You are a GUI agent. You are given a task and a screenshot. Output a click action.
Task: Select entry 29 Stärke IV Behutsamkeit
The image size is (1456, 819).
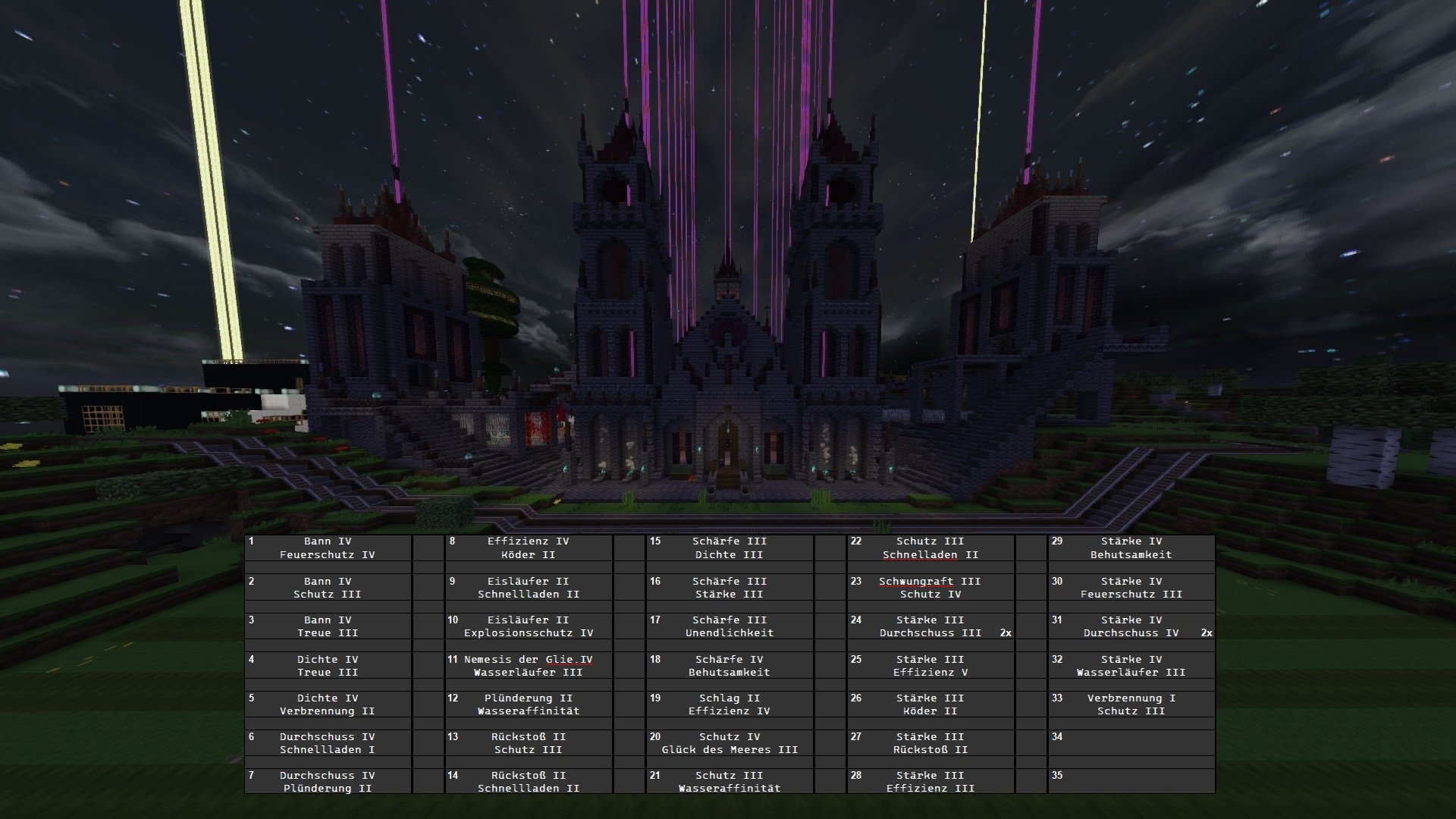click(1131, 548)
